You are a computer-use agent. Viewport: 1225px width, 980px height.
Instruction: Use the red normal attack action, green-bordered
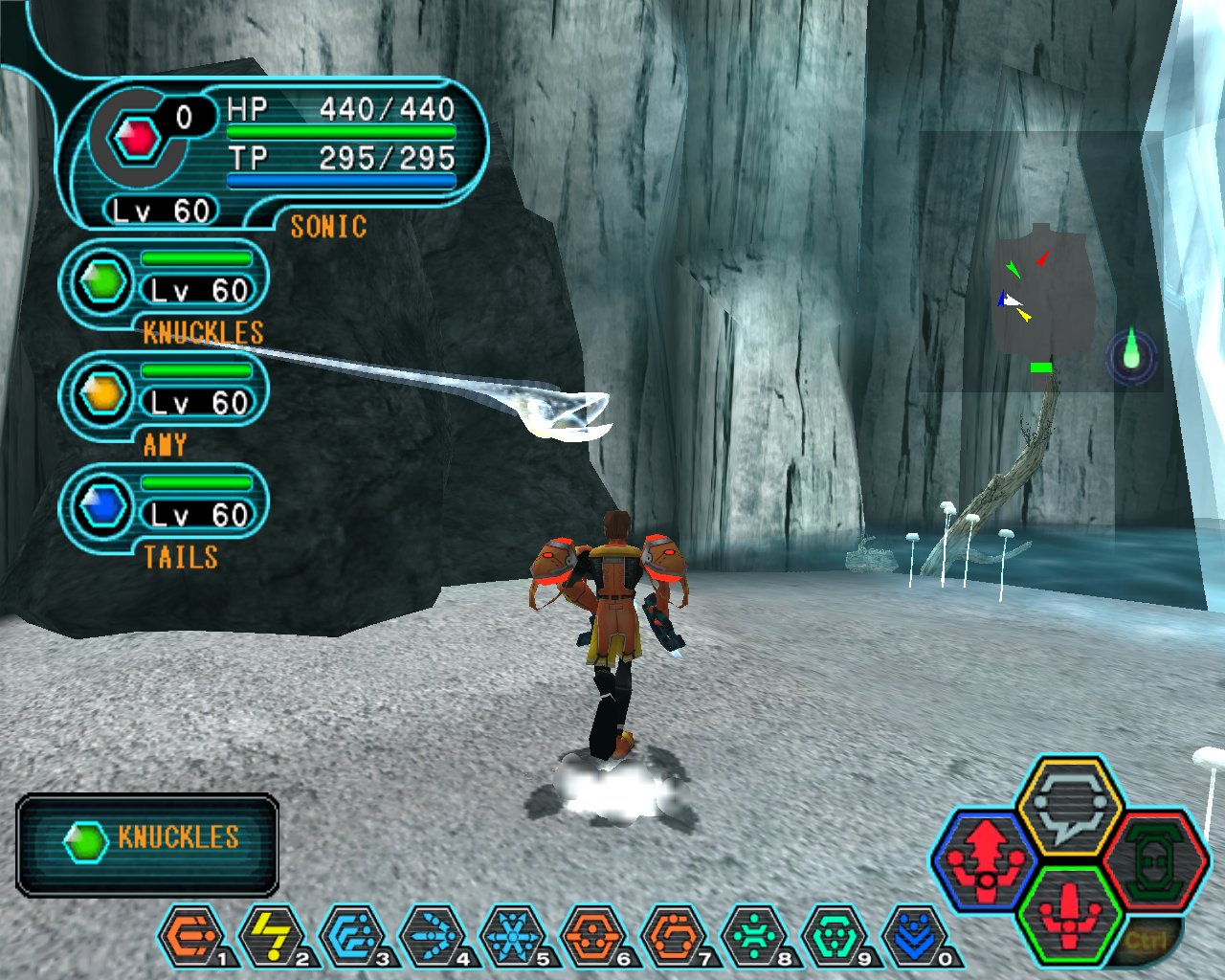(1069, 913)
